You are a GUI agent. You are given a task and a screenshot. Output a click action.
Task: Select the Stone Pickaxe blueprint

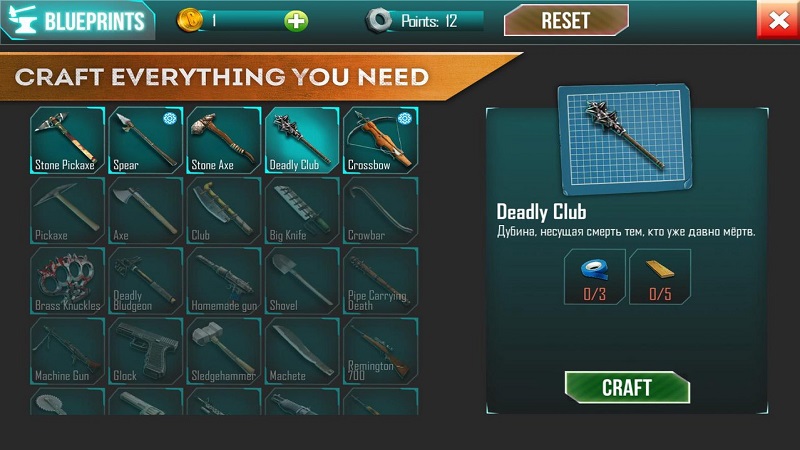pos(66,140)
